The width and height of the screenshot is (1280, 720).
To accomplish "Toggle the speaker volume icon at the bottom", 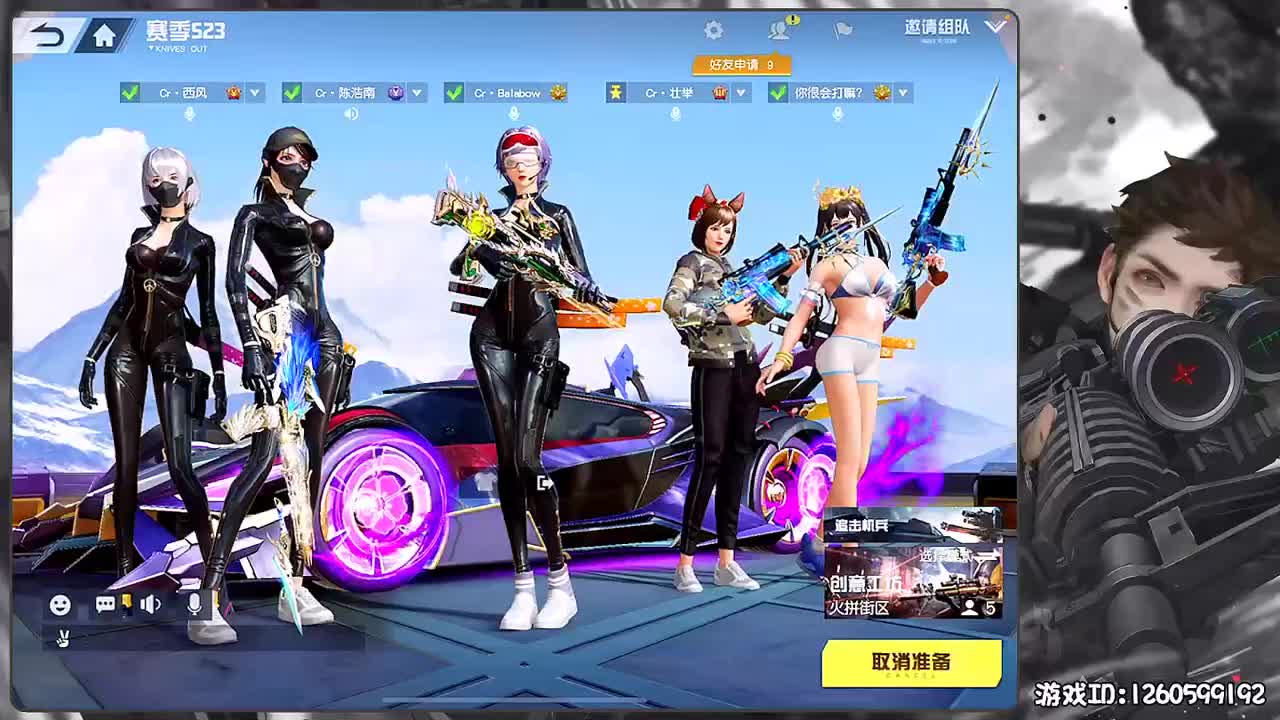I will tap(150, 605).
